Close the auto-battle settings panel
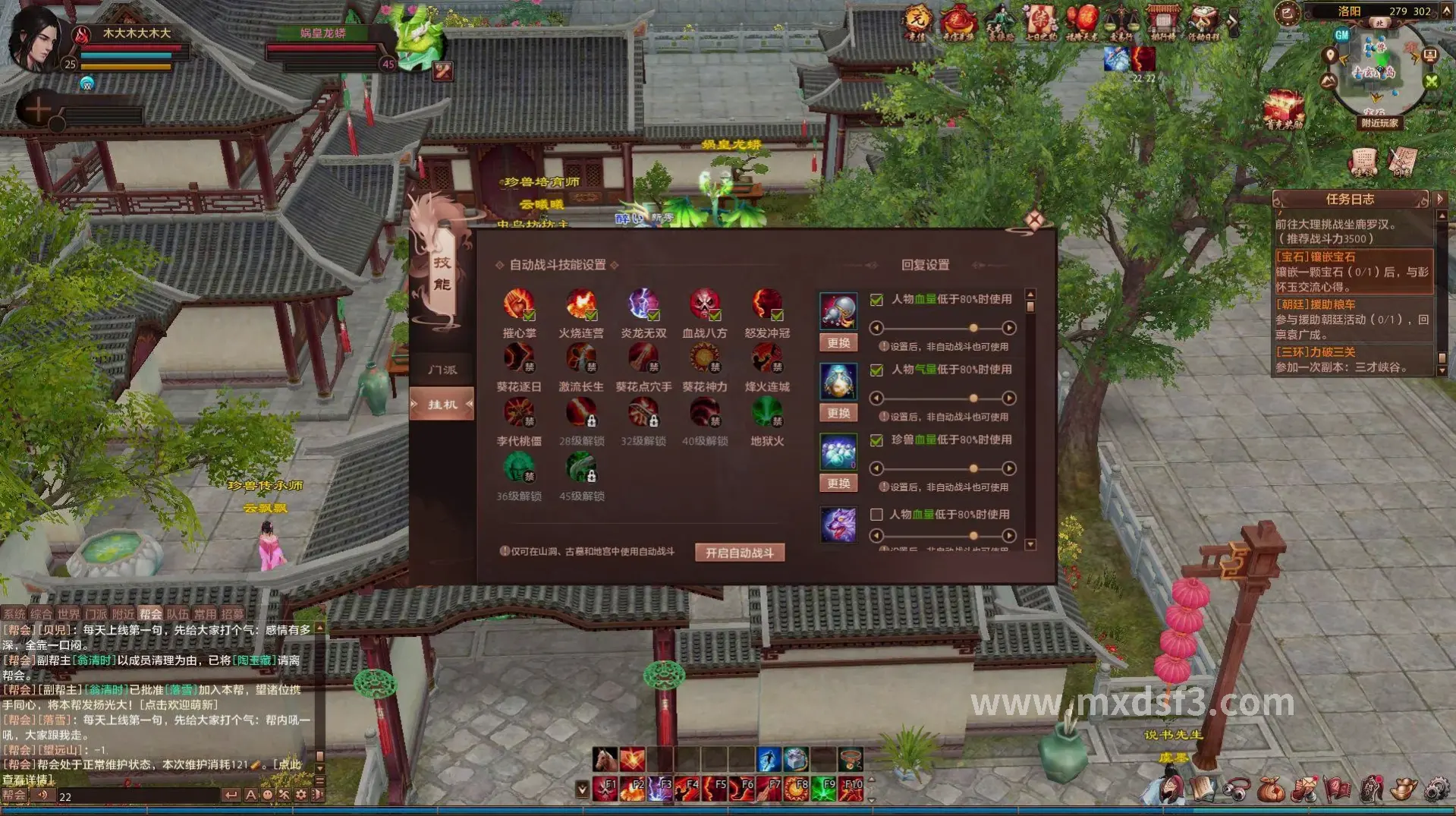The height and width of the screenshot is (816, 1456). click(x=1034, y=220)
